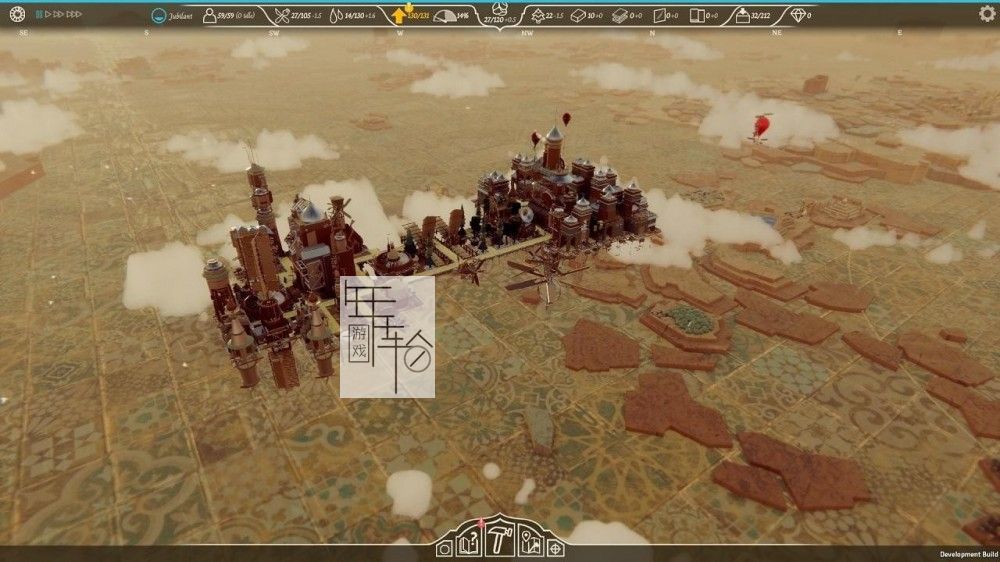Switch to double fast-forward speed
This screenshot has width=1000, height=562.
tap(59, 15)
